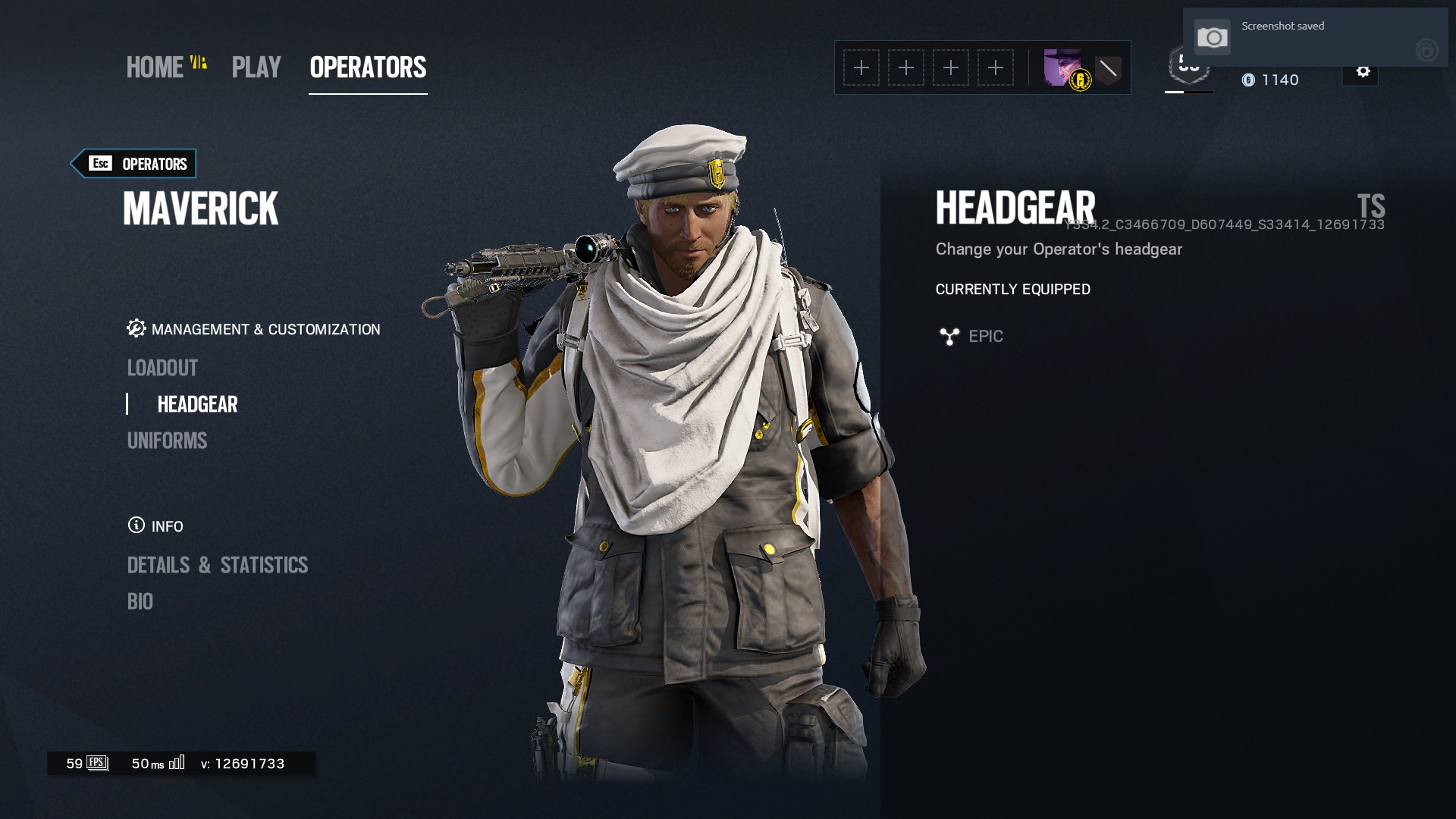Open the settings gear icon

pyautogui.click(x=1363, y=72)
